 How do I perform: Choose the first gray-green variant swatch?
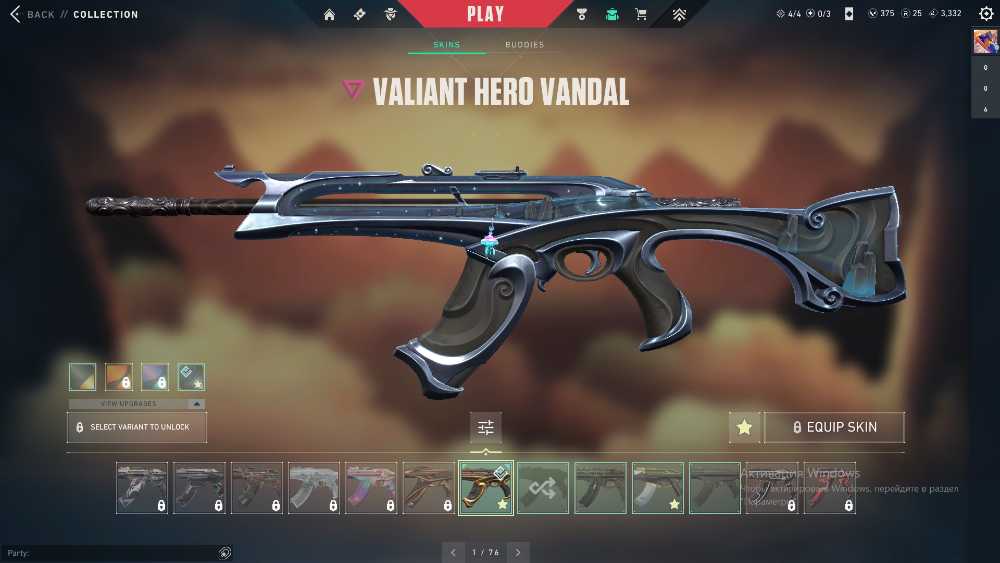tap(83, 376)
